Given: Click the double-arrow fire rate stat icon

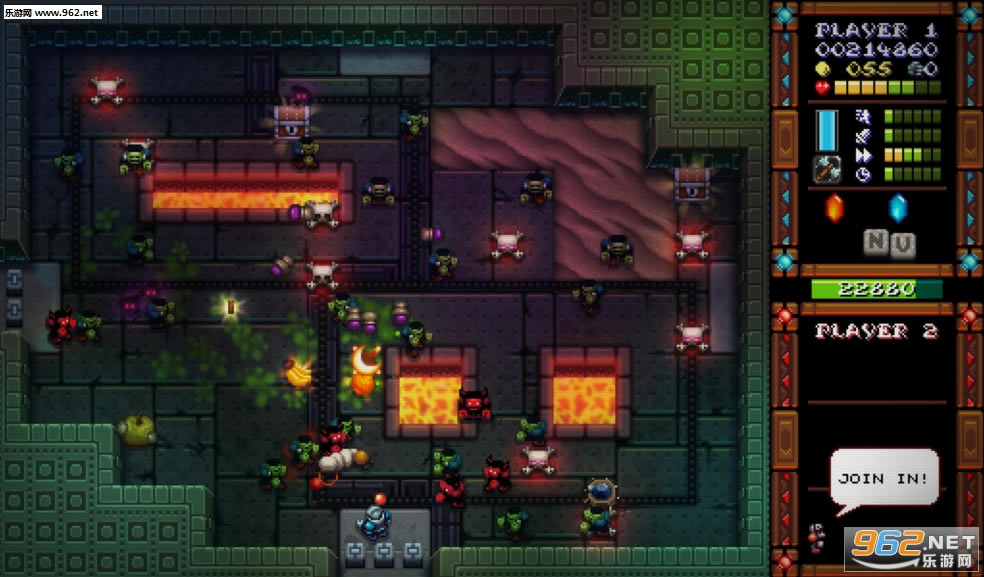Looking at the screenshot, I should [x=862, y=155].
